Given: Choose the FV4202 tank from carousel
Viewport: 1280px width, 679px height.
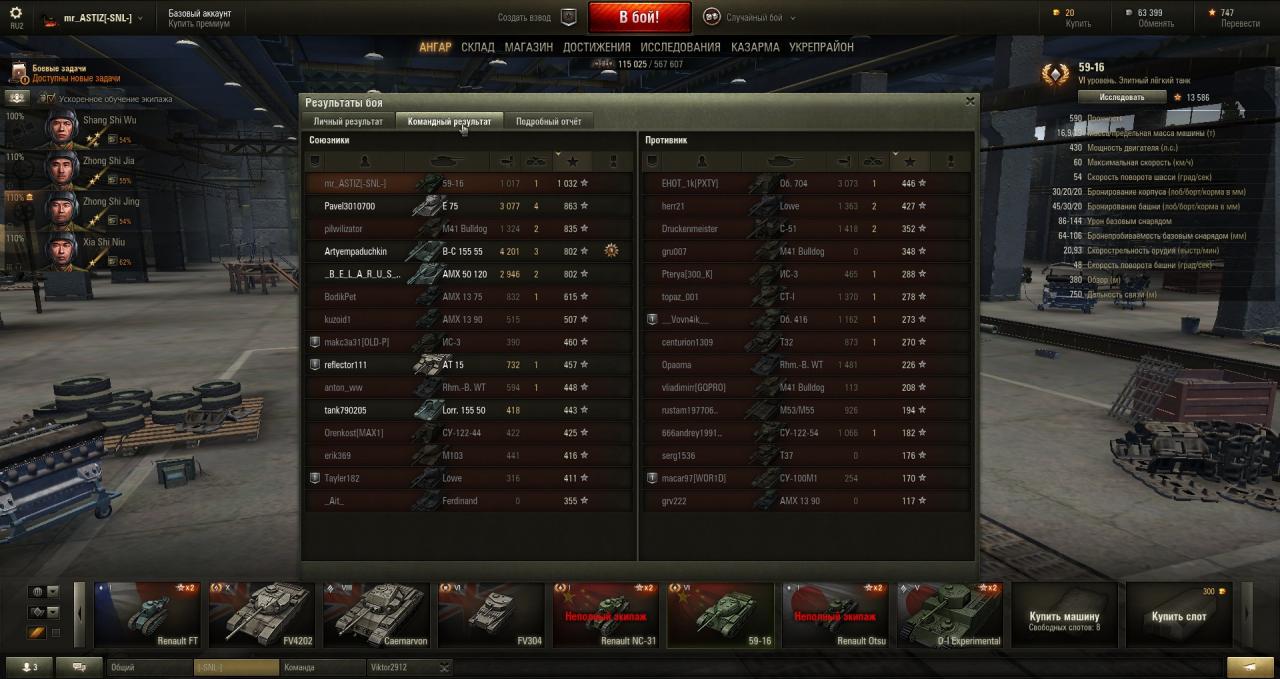Looking at the screenshot, I should pos(263,614).
